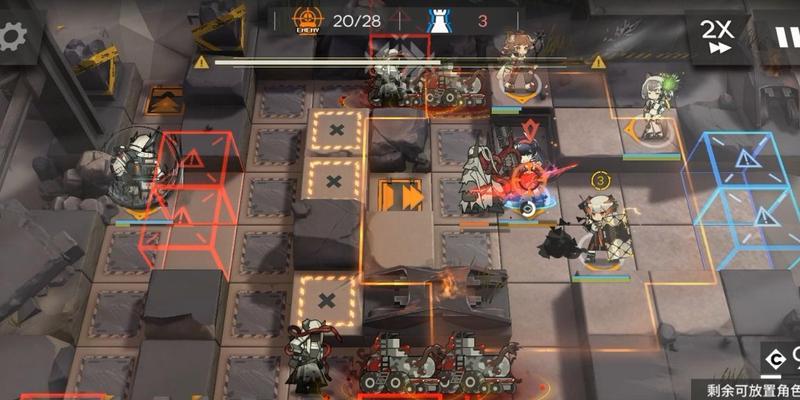Image resolution: width=800 pixels, height=400 pixels.
Task: Toggle the 2X game speed button
Action: [716, 36]
